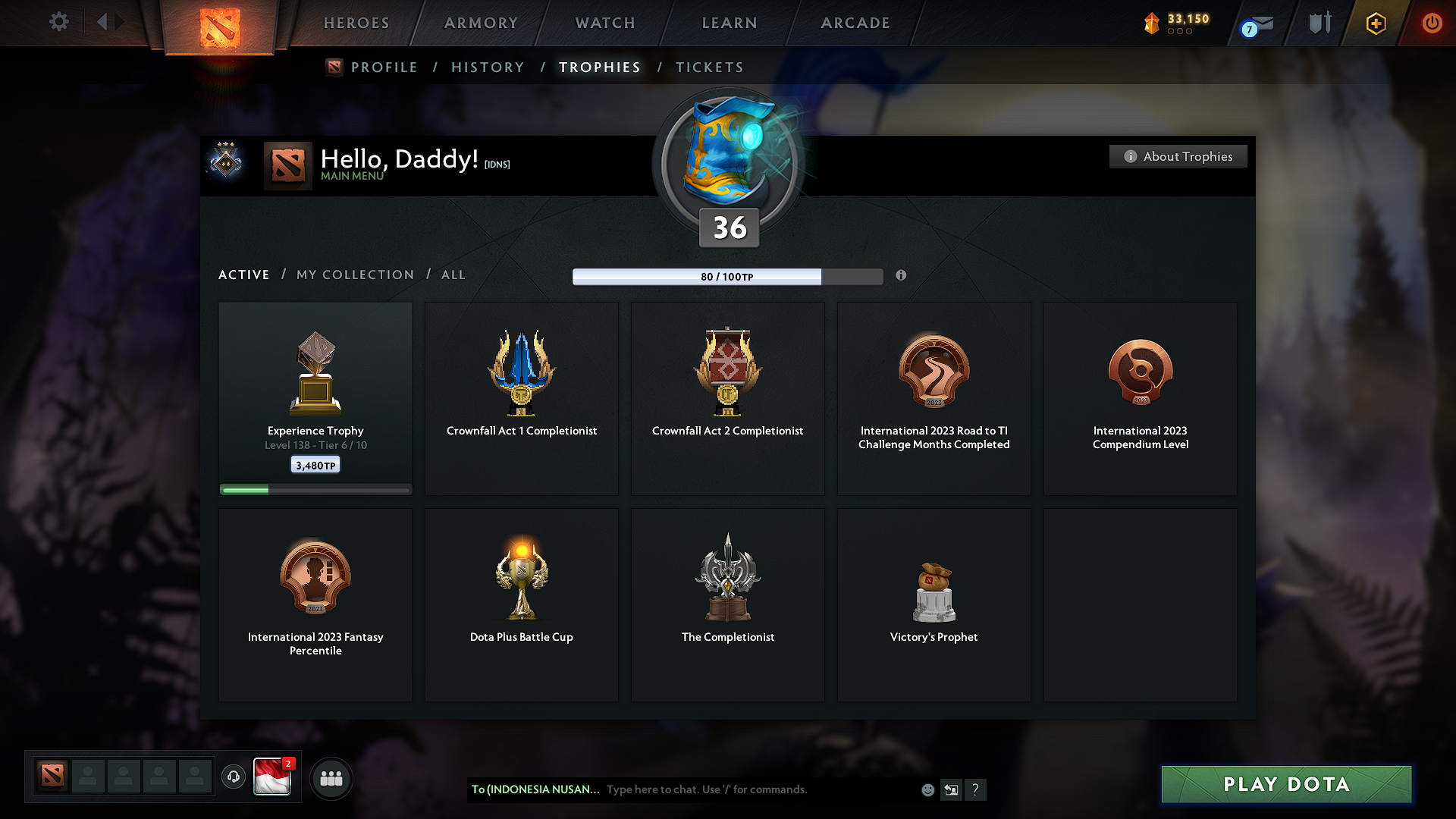Open the settings gear
This screenshot has height=819, width=1456.
[x=59, y=22]
